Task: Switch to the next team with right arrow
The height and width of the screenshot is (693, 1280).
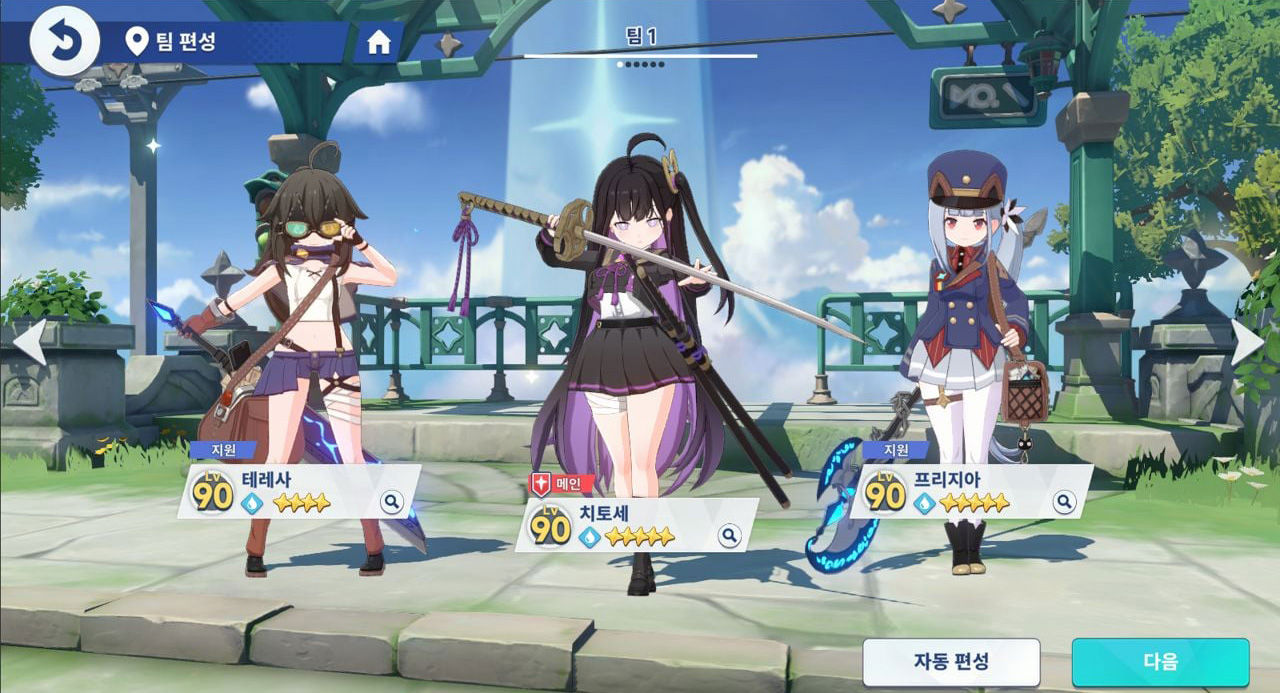Action: click(1248, 342)
